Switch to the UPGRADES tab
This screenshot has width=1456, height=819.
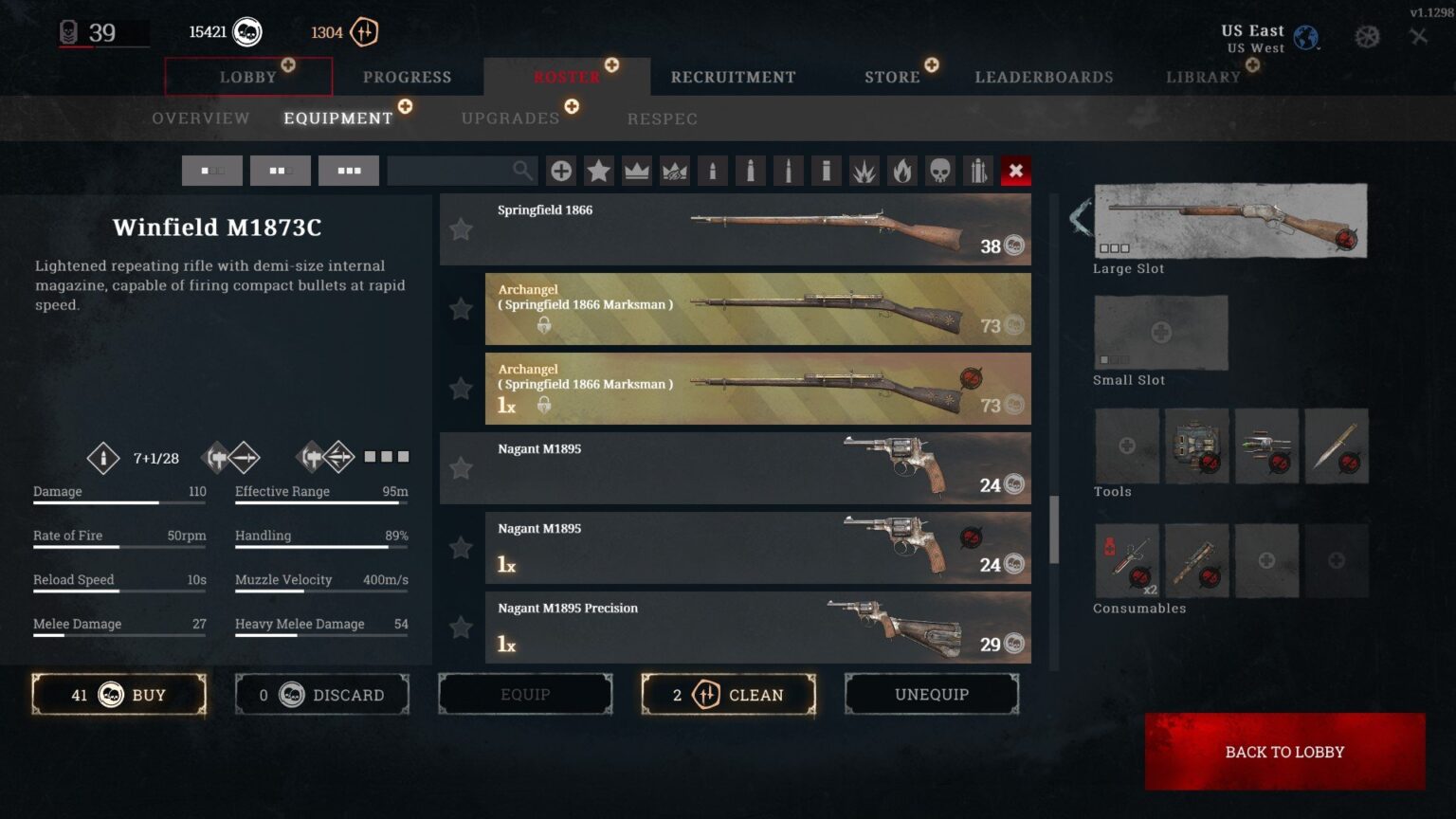pyautogui.click(x=510, y=118)
